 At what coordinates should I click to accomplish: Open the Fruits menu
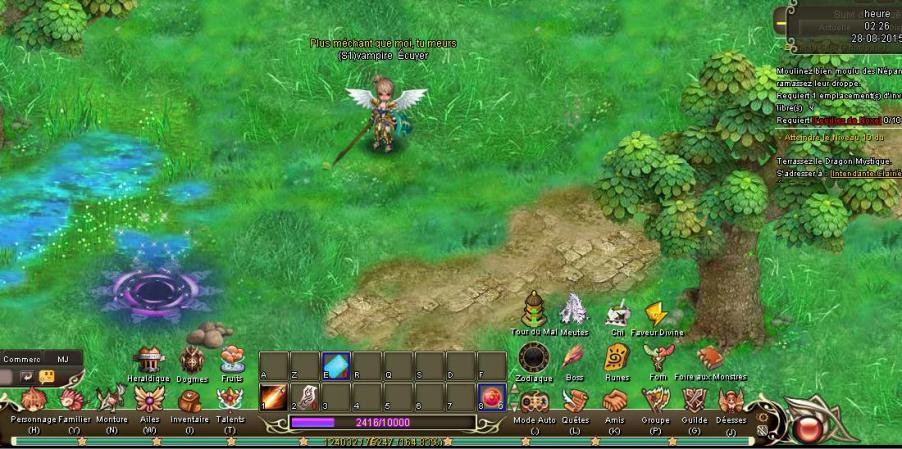tap(231, 360)
